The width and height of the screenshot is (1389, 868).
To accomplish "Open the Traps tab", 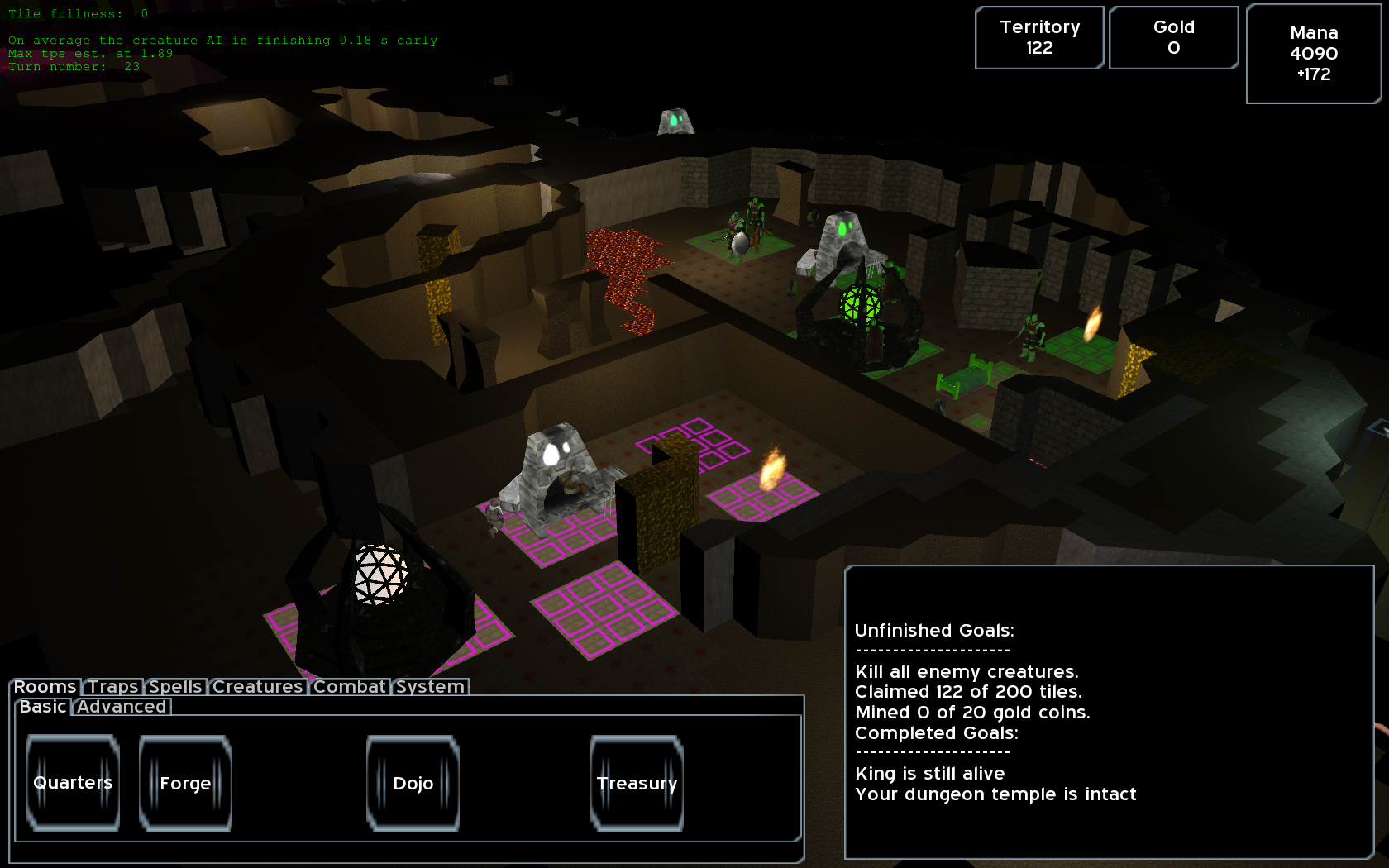I will coord(113,687).
